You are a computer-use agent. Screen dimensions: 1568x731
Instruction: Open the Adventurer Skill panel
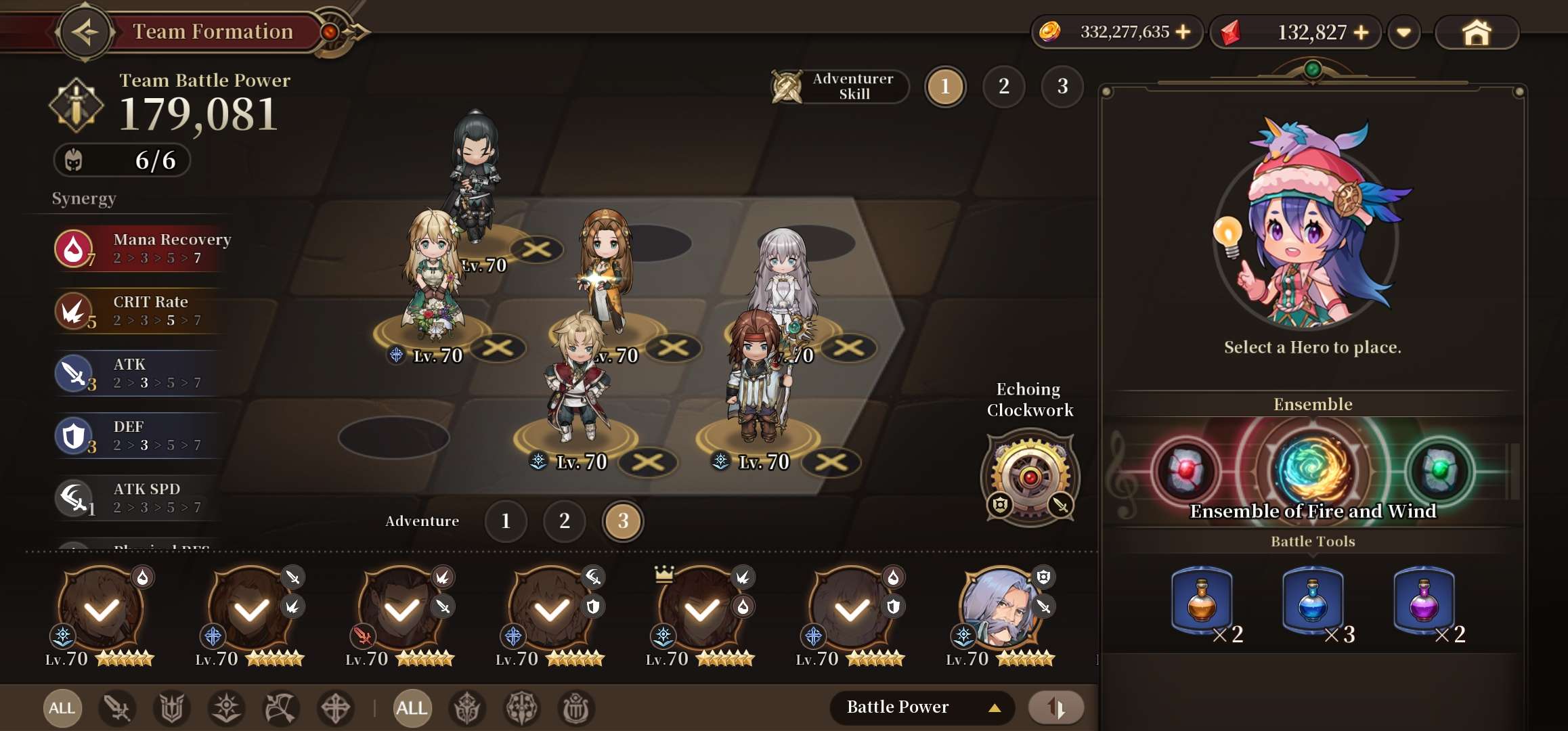point(840,87)
